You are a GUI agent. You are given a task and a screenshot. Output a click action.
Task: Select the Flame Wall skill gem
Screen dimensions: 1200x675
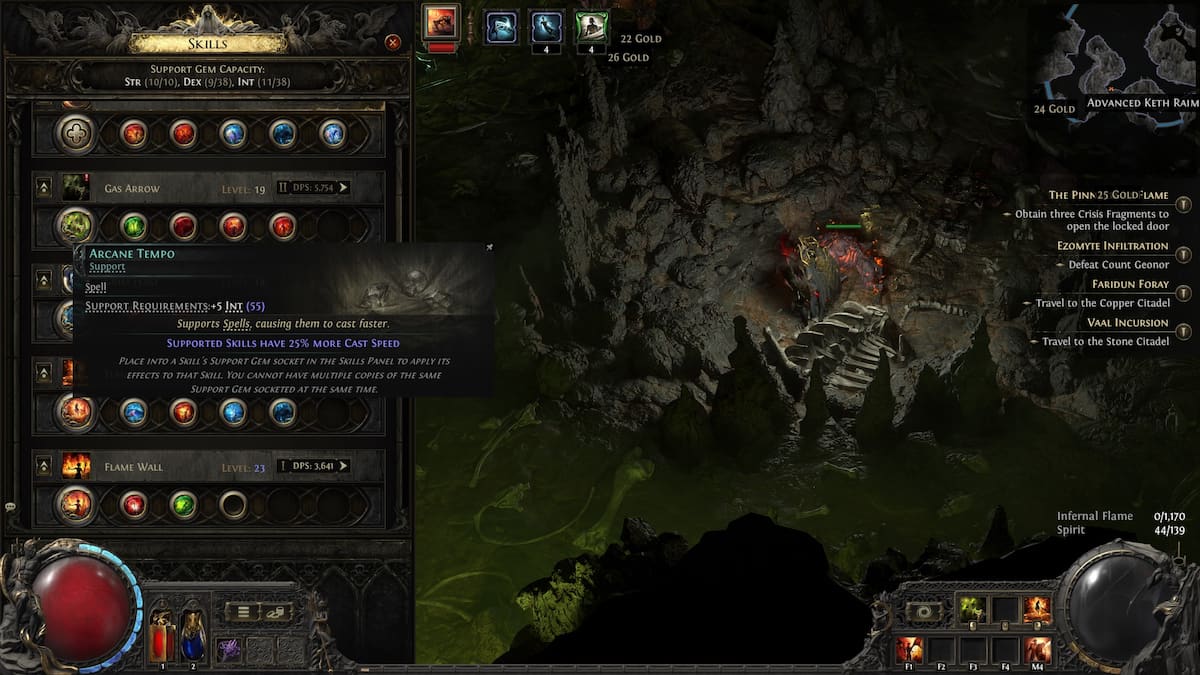tap(74, 504)
